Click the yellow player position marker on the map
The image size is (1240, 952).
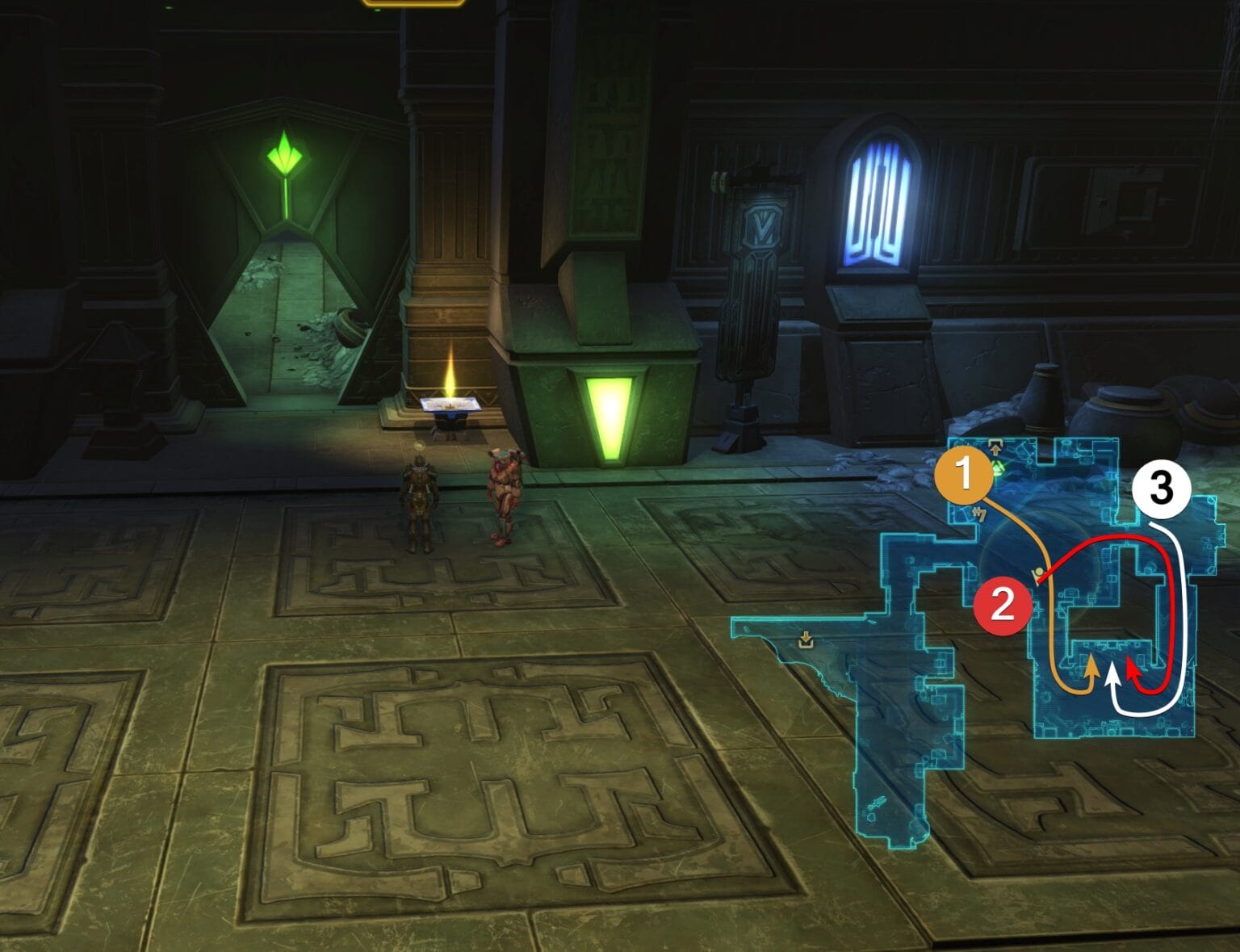click(1038, 571)
